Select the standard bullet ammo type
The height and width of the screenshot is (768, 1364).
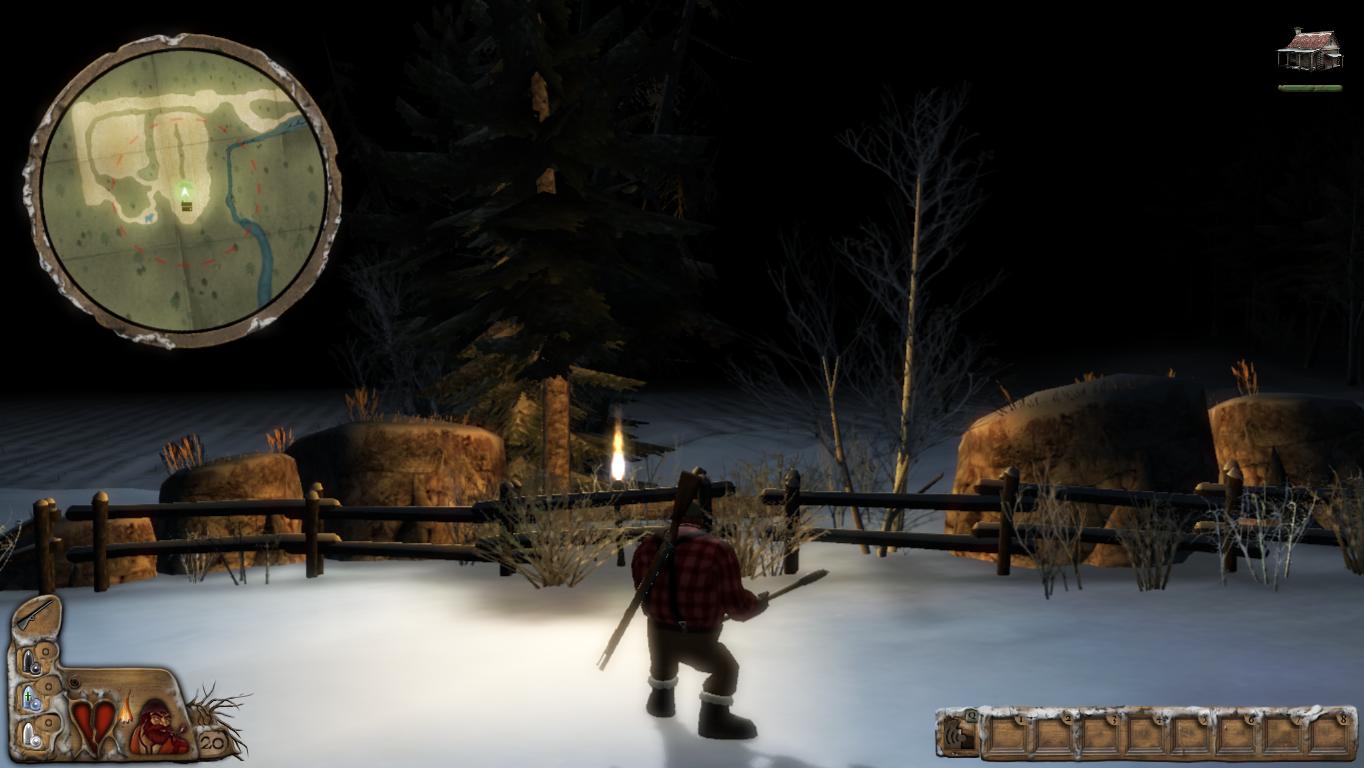pos(27,660)
